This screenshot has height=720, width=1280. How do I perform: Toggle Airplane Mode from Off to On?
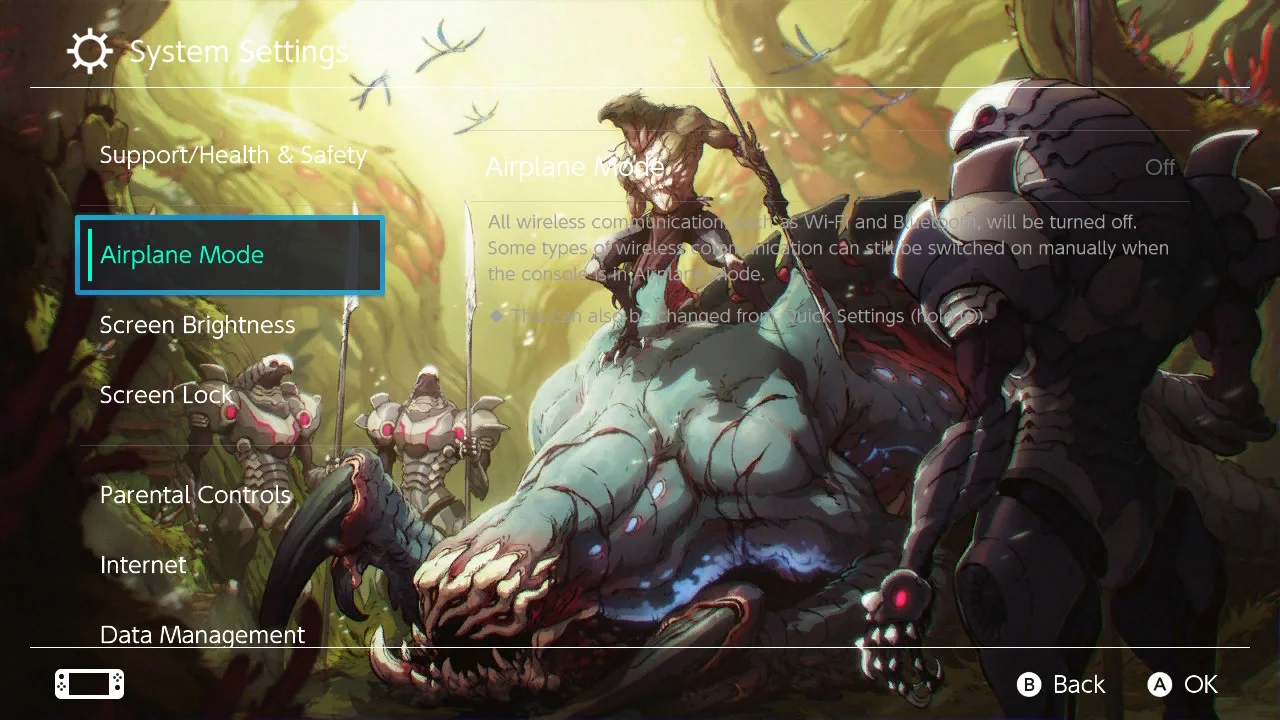[1158, 167]
